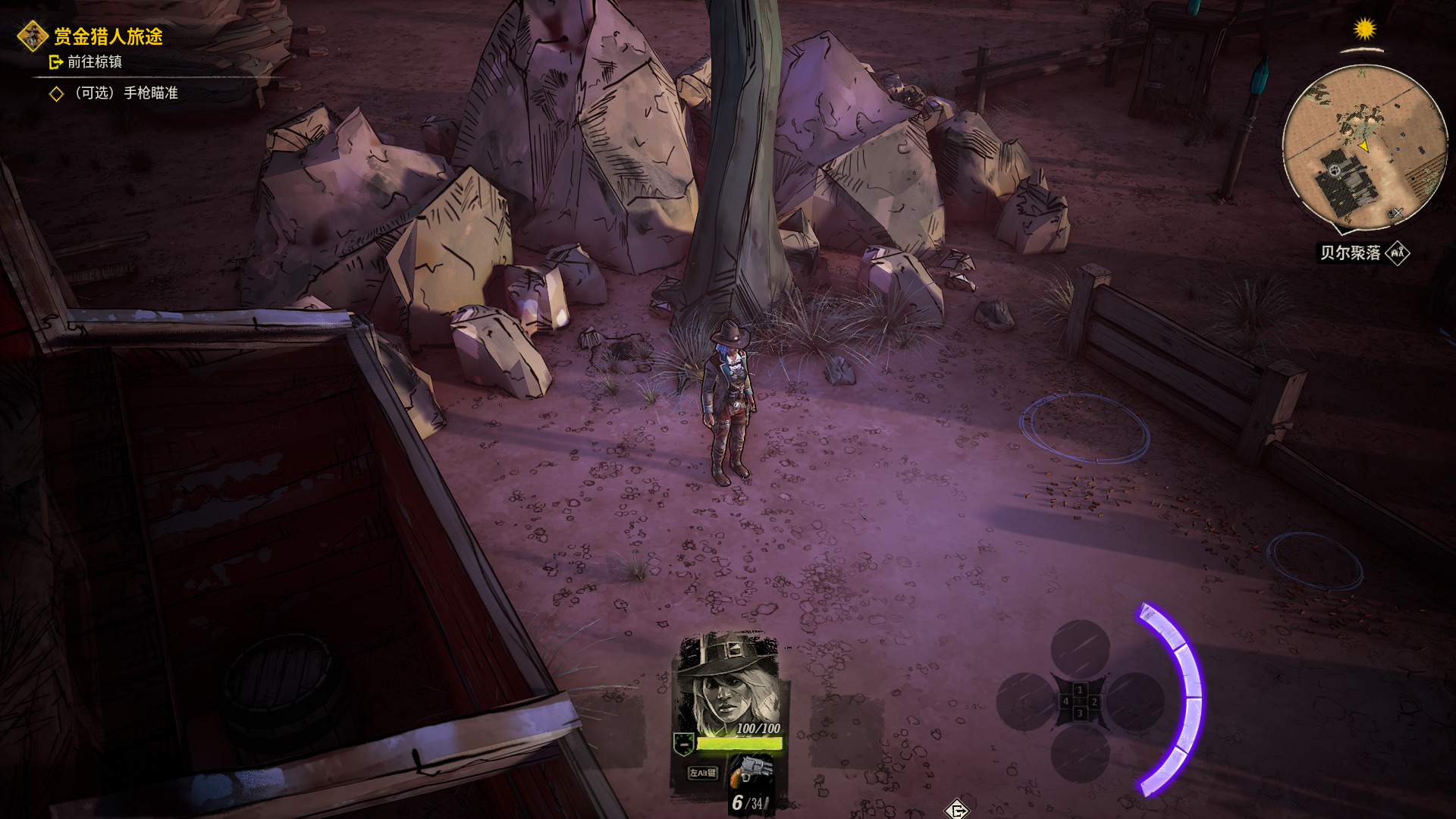
Task: Select the optional 手枪瞄准 objective
Action: tap(126, 93)
